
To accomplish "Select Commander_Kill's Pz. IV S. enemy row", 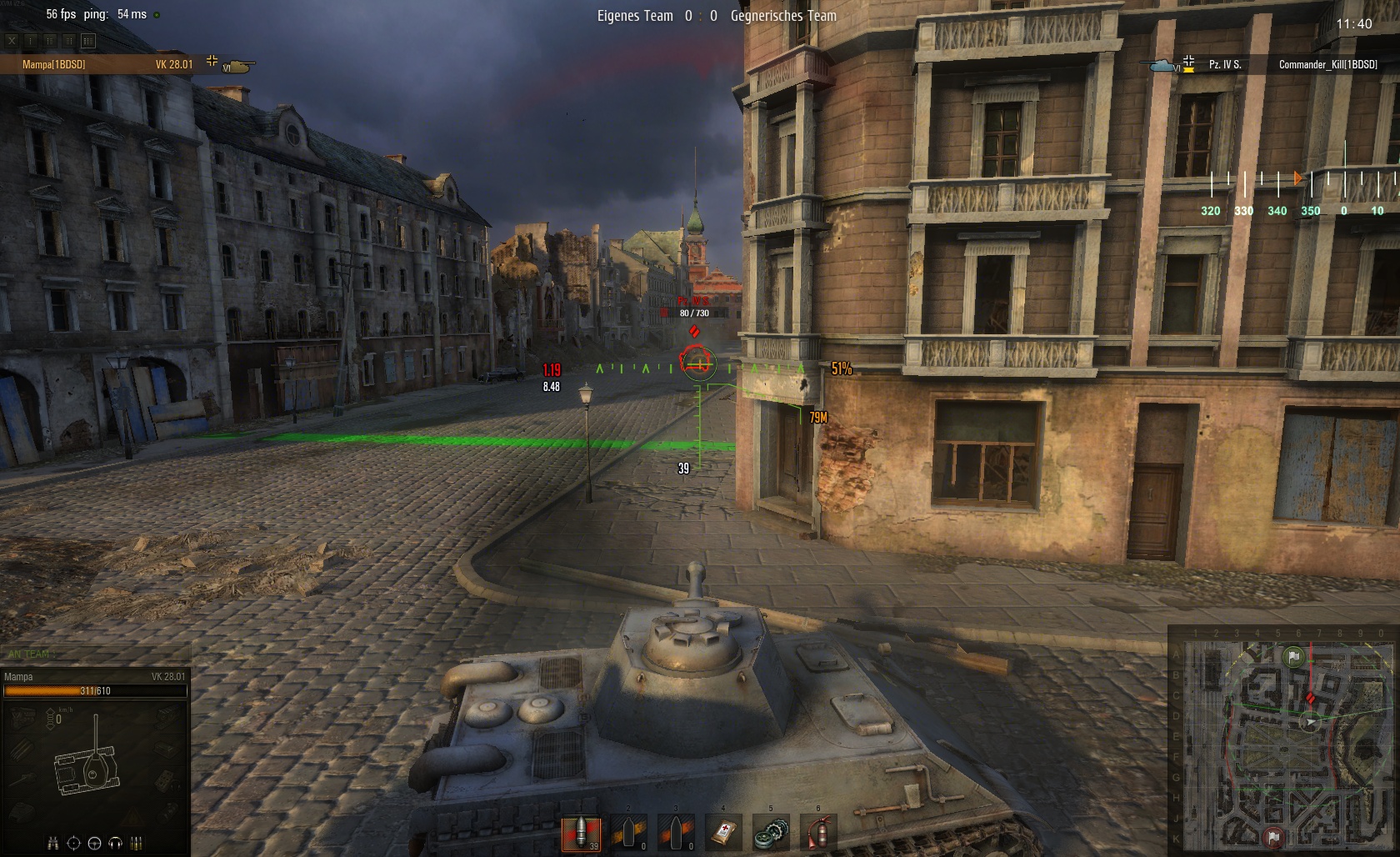I will [1267, 64].
